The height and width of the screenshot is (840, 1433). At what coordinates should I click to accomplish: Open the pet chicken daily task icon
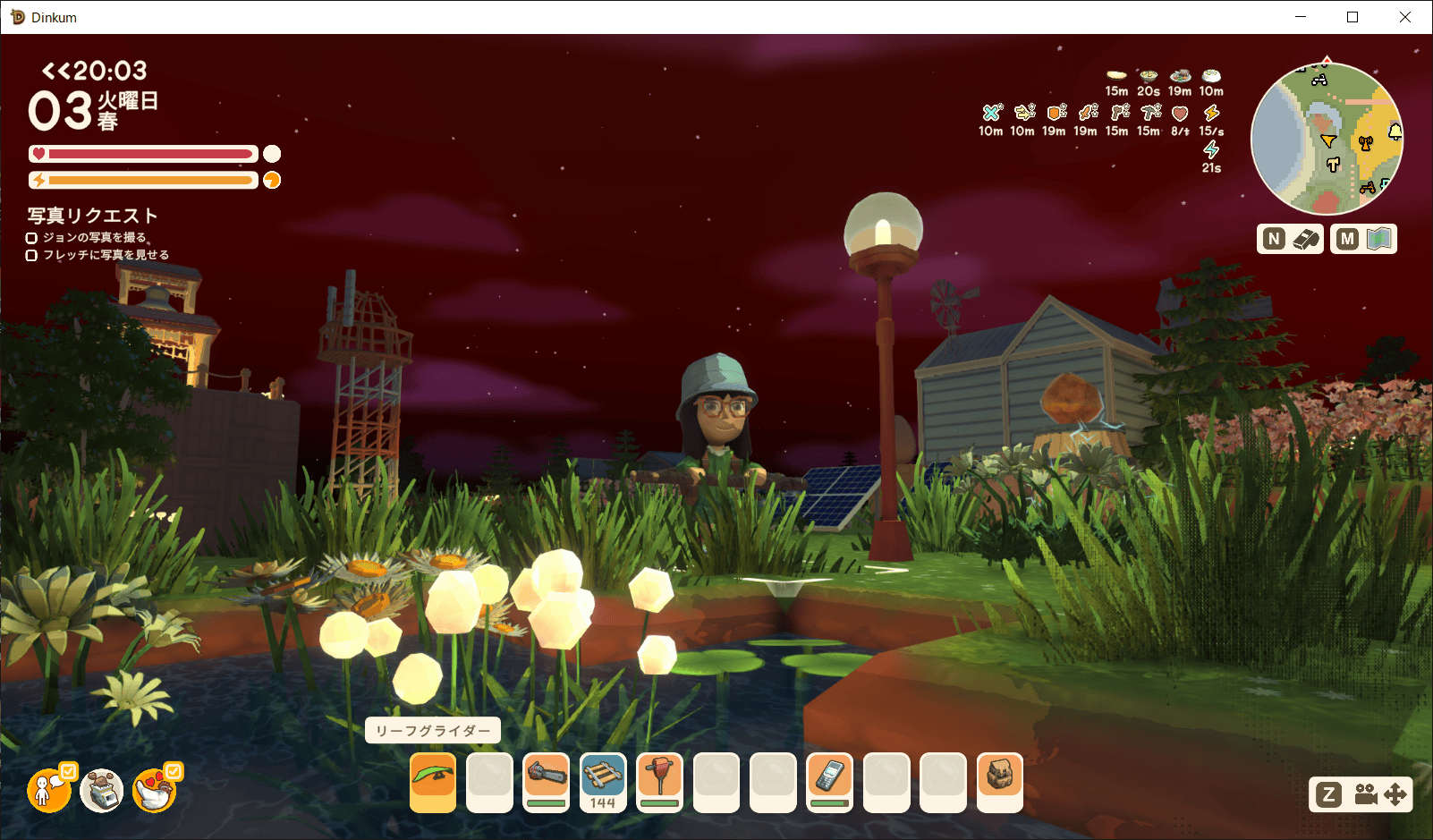point(155,789)
